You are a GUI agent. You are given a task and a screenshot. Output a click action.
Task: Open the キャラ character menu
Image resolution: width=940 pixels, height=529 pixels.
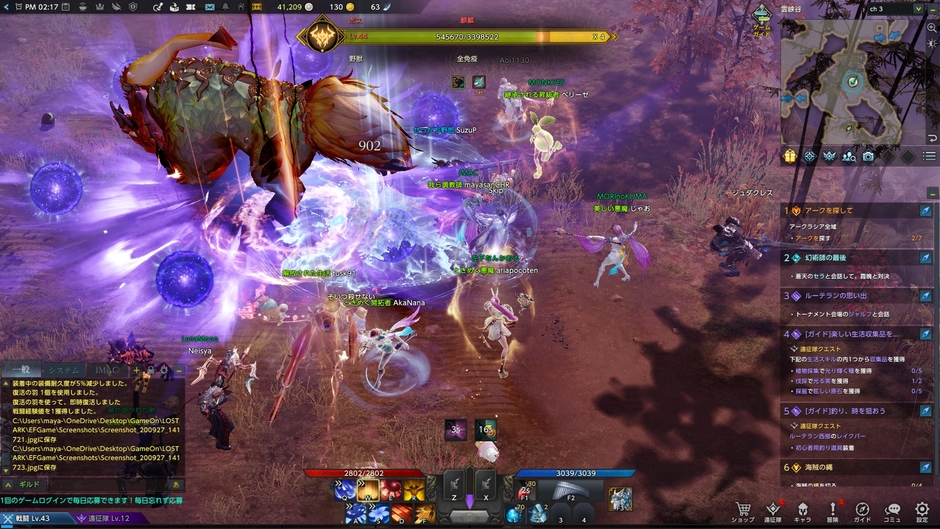pos(802,511)
